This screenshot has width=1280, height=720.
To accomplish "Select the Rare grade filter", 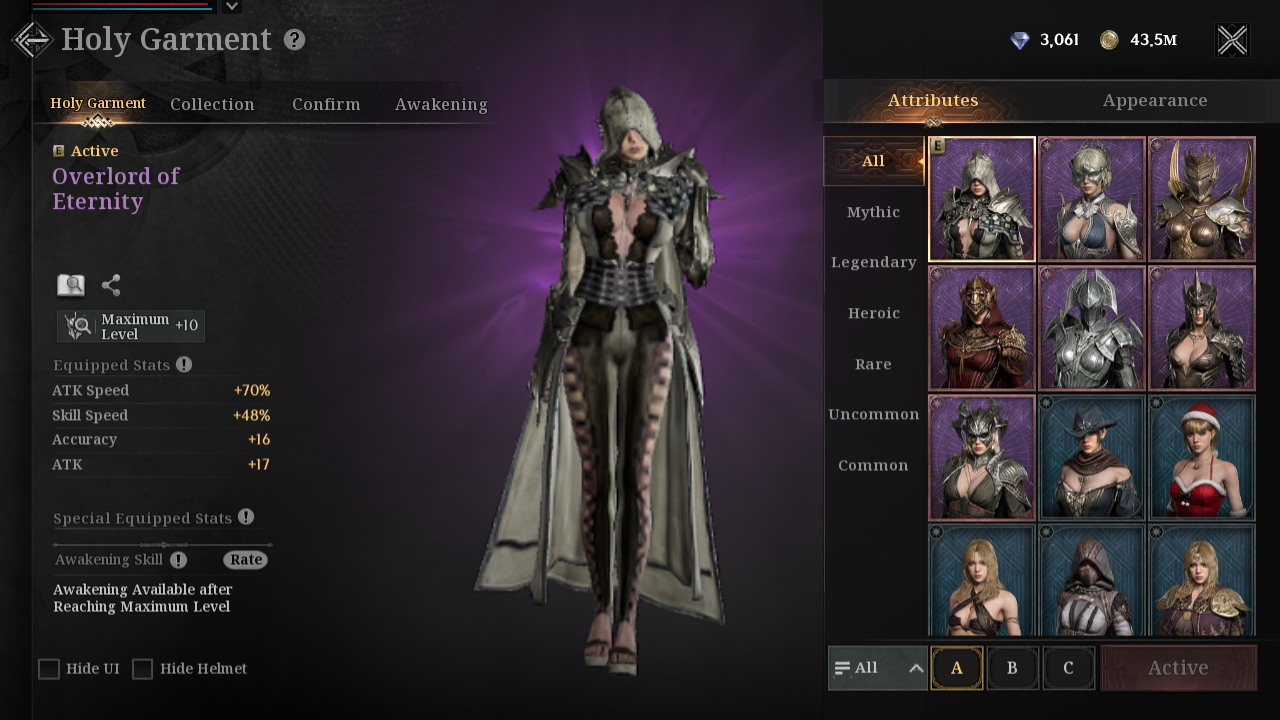I will pyautogui.click(x=873, y=364).
